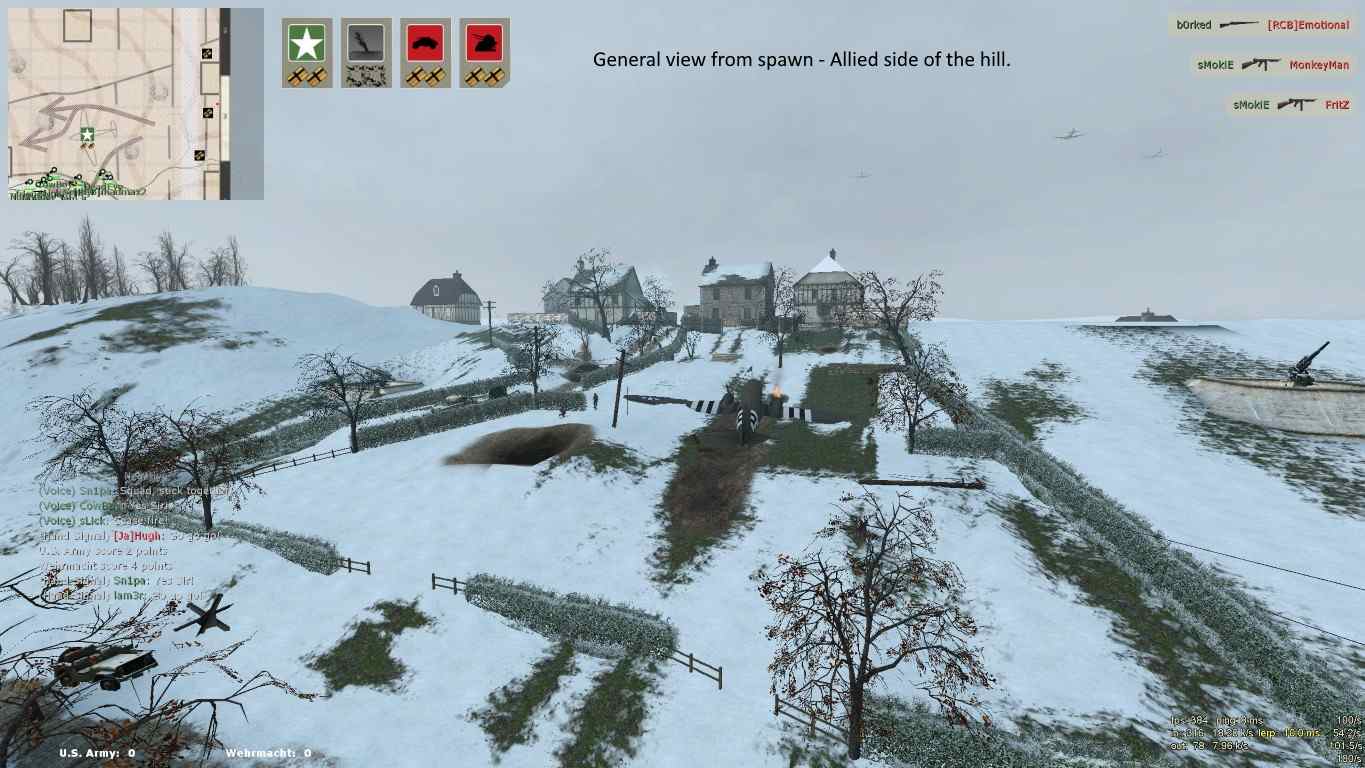Image resolution: width=1365 pixels, height=768 pixels.
Task: Select the red armored car objective icon
Action: coord(425,52)
